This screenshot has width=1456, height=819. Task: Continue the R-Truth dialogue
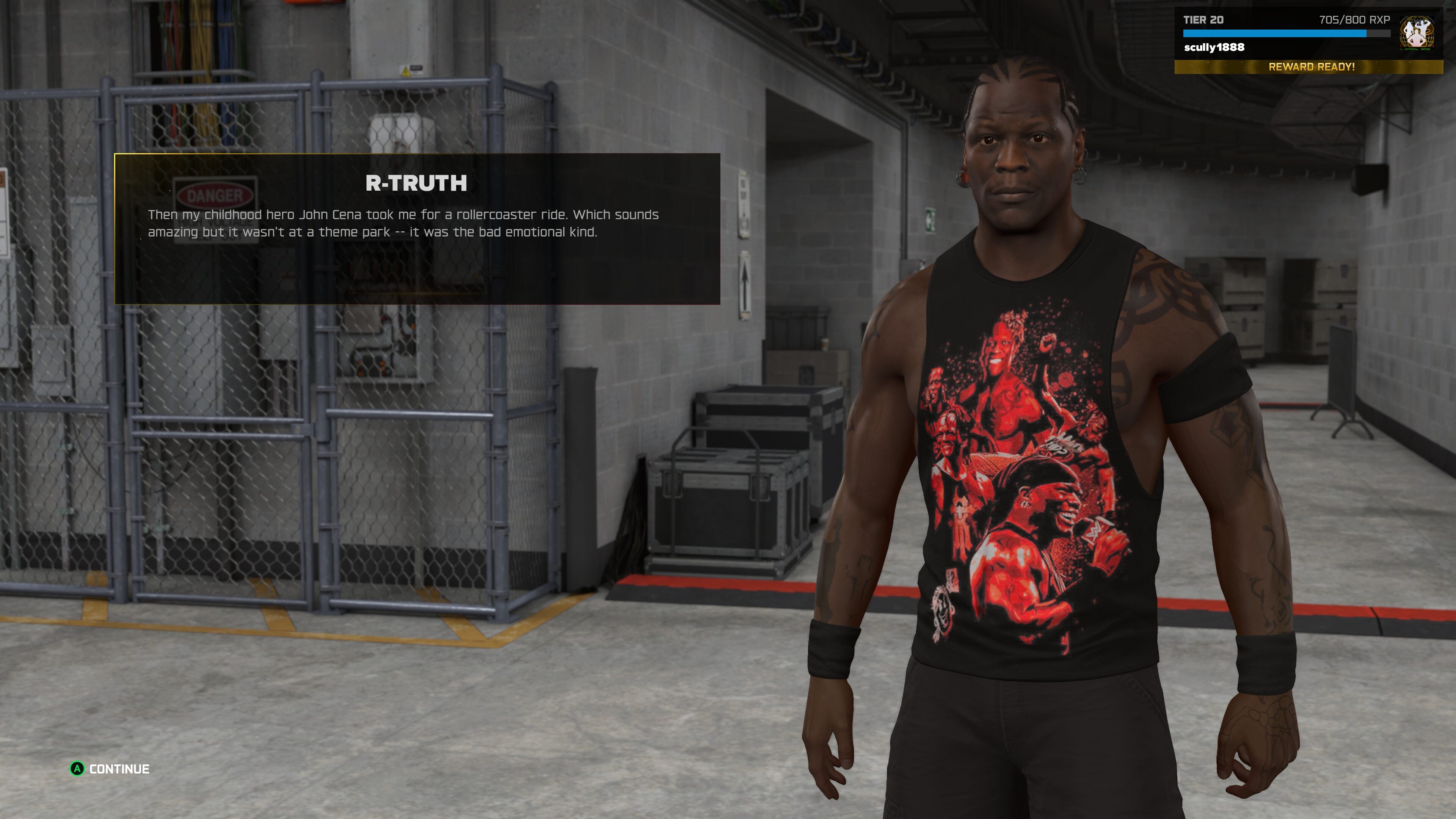coord(110,769)
